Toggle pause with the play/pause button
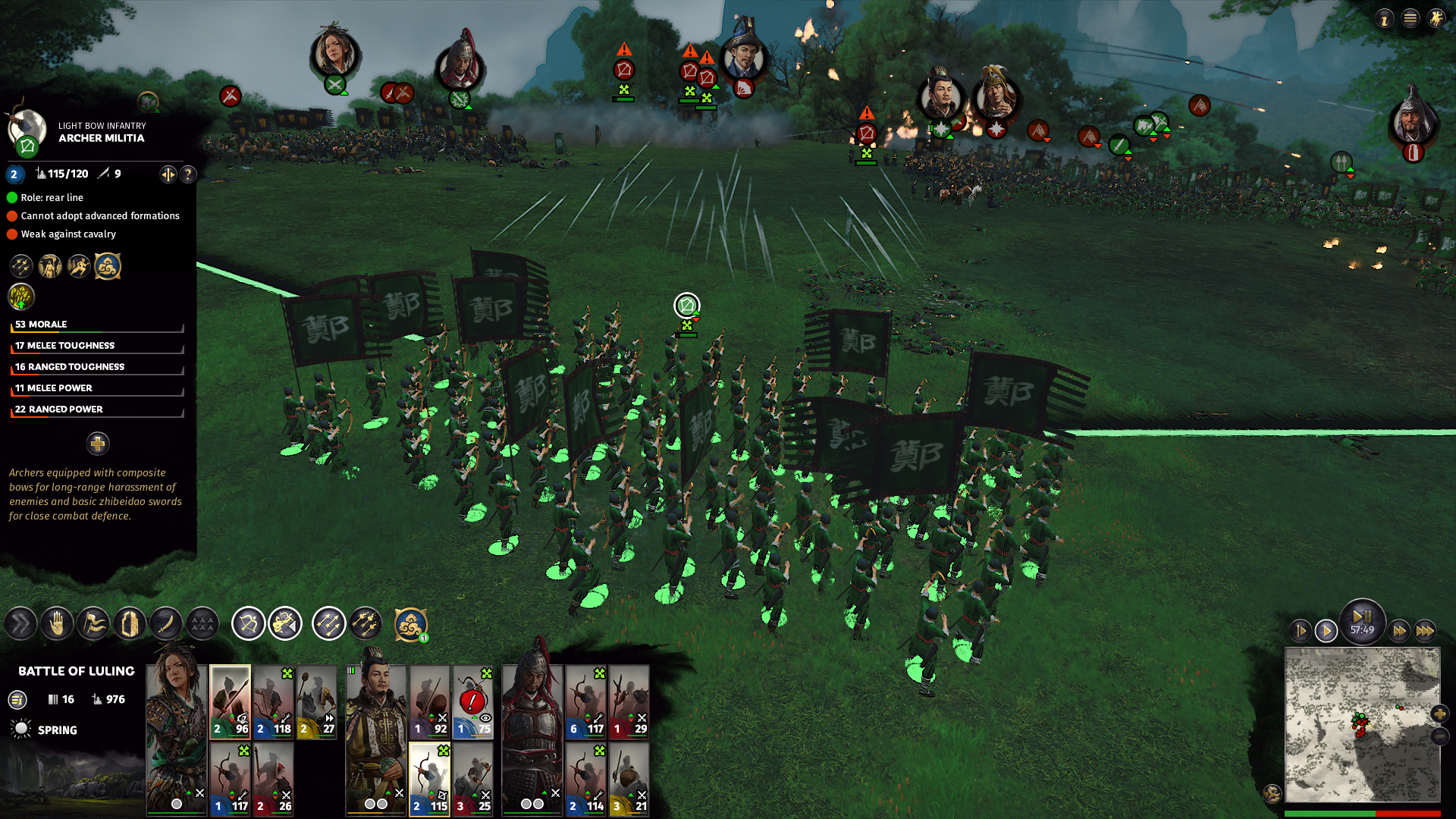 point(1362,617)
